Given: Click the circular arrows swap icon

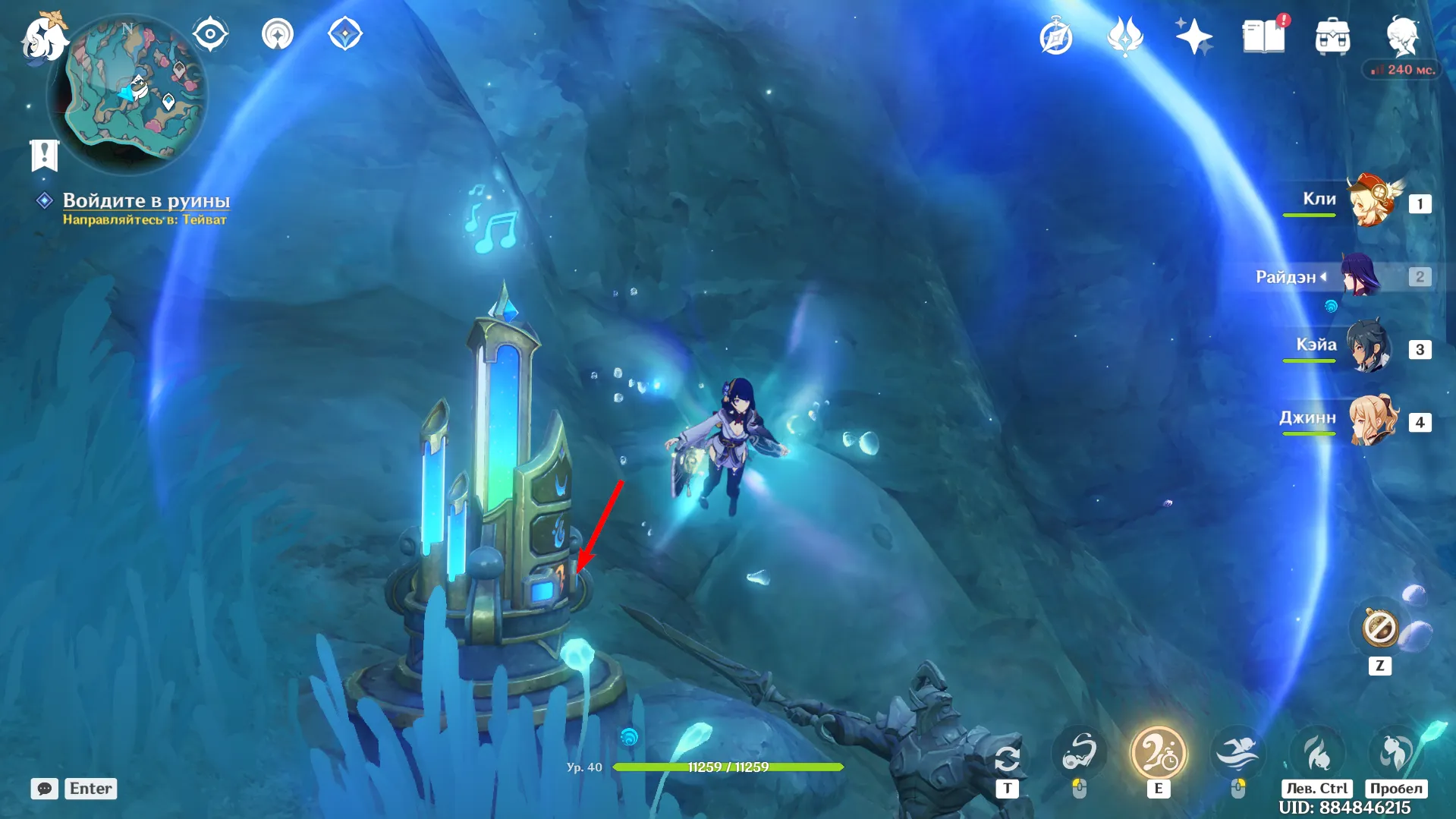Looking at the screenshot, I should pos(1007,758).
